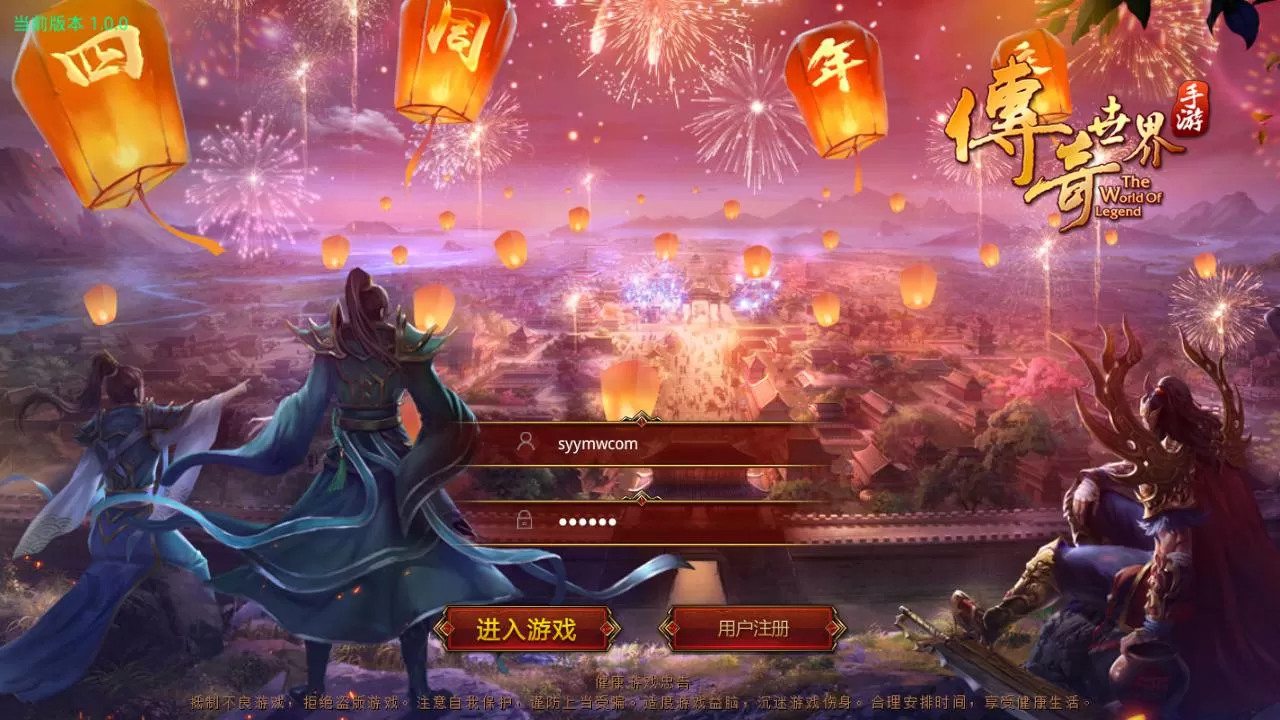
Task: Open registration via the 用户注册 button
Action: [x=752, y=629]
